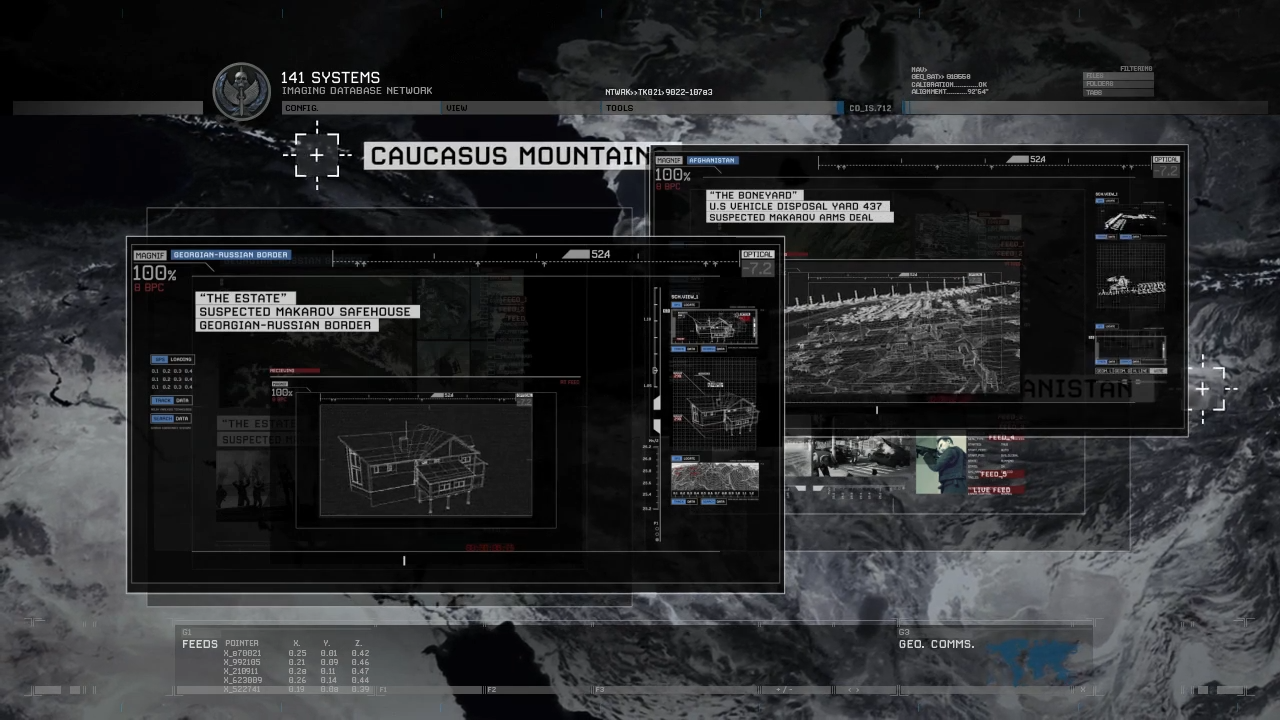The height and width of the screenshot is (720, 1280).
Task: Open the Estate wireframe house main view
Action: coord(426,460)
